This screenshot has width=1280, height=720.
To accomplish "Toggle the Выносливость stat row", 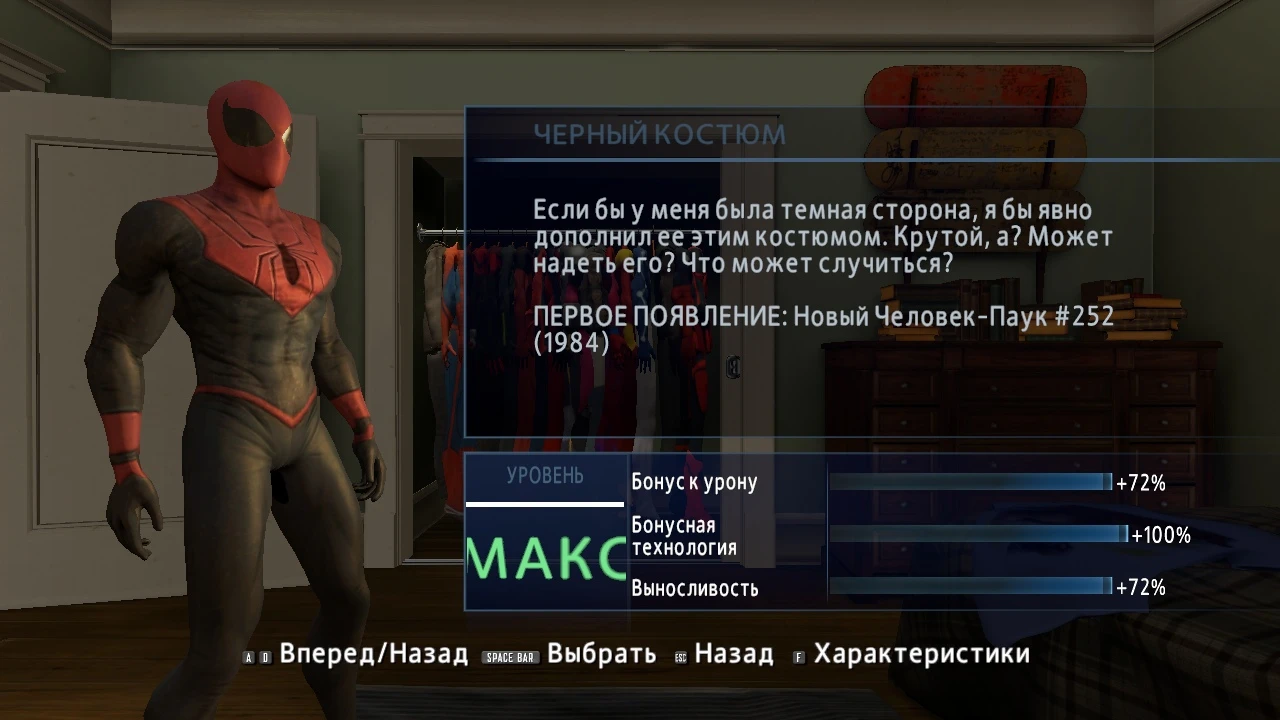I will pos(693,589).
